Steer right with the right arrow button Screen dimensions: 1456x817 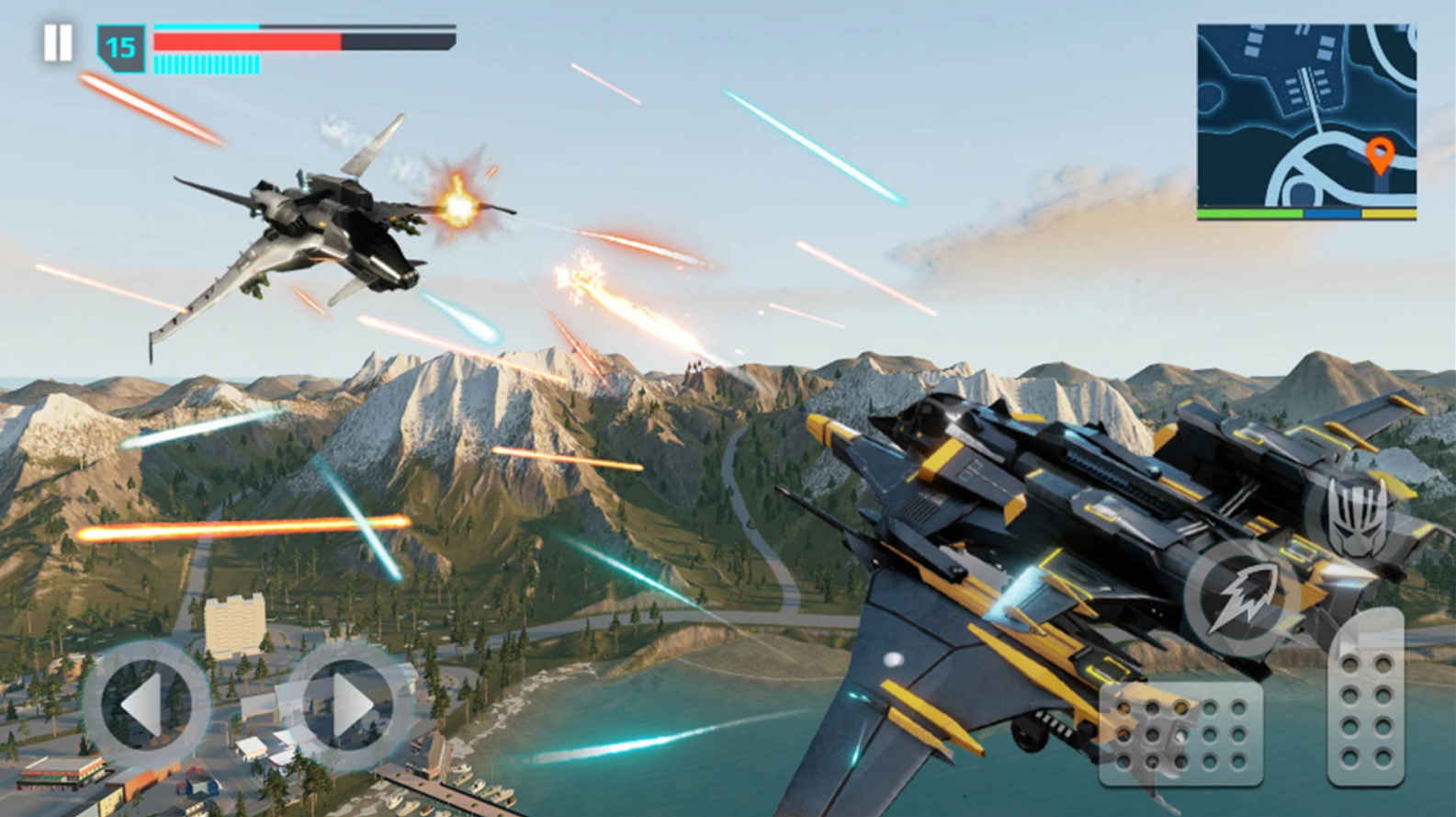(348, 705)
